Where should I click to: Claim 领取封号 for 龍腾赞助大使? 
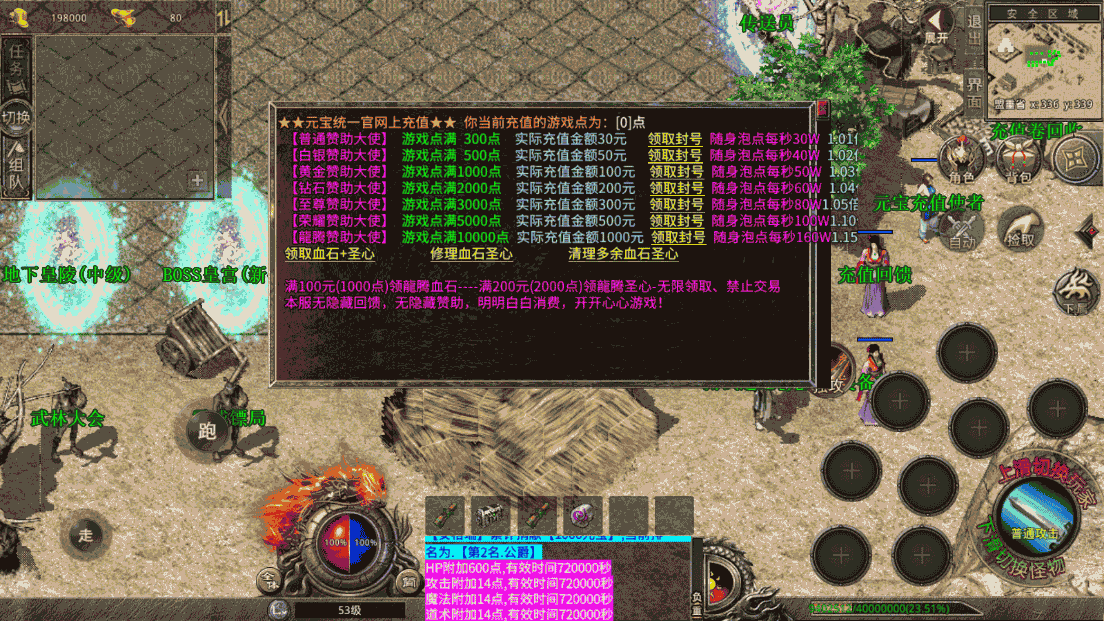pyautogui.click(x=678, y=237)
